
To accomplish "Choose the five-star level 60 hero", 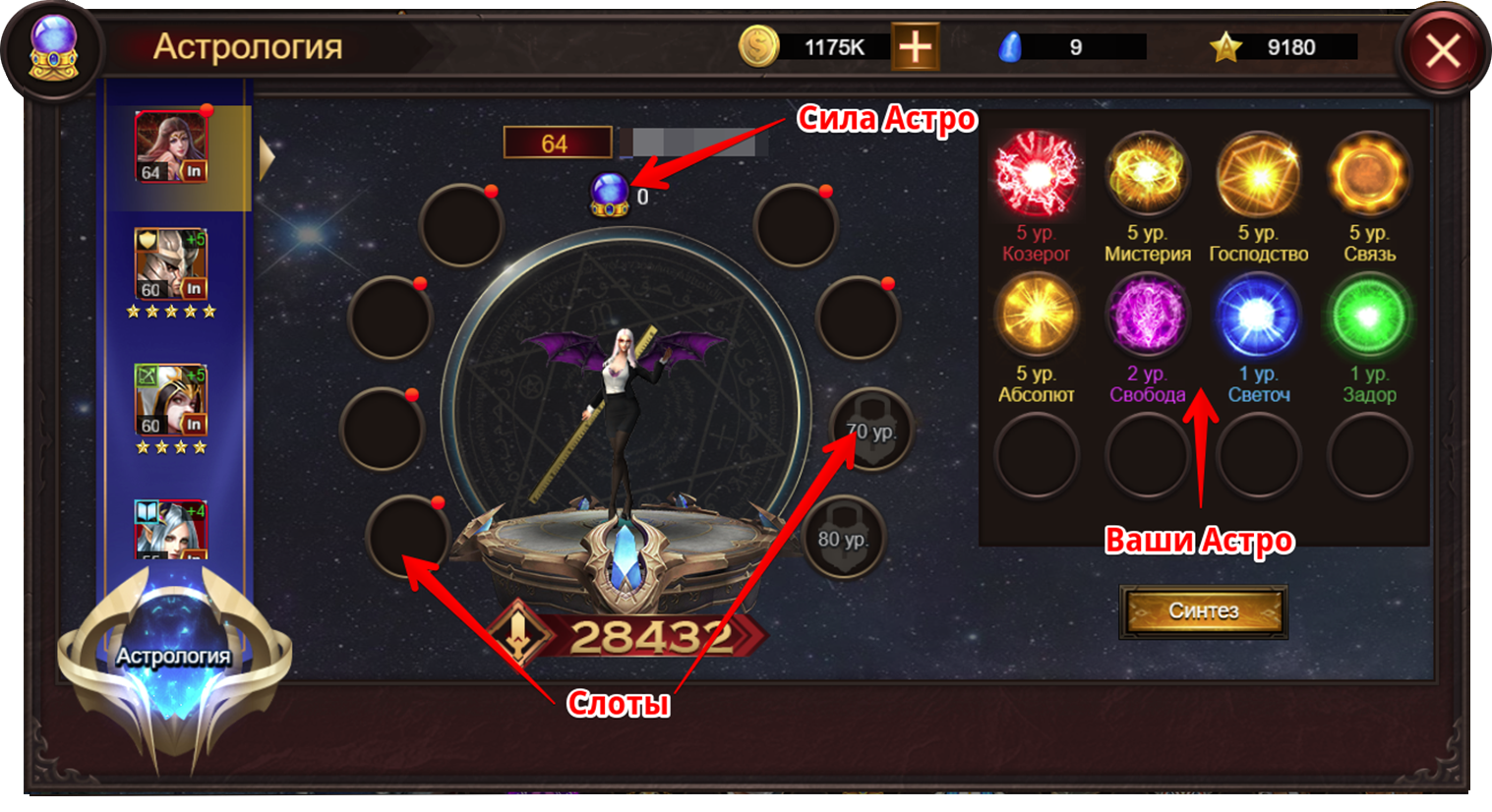I will 171,264.
